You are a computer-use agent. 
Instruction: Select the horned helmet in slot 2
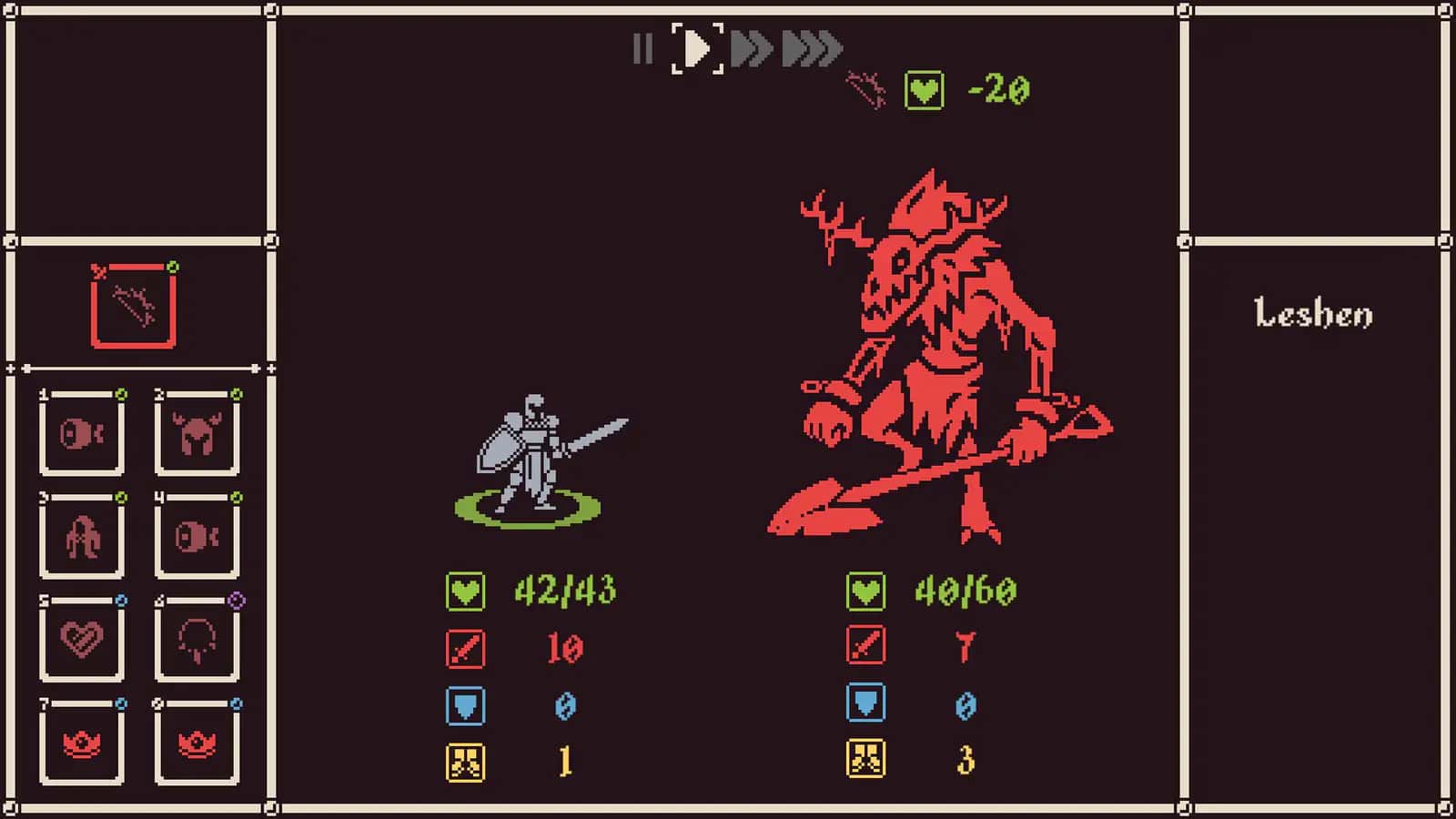(x=197, y=434)
